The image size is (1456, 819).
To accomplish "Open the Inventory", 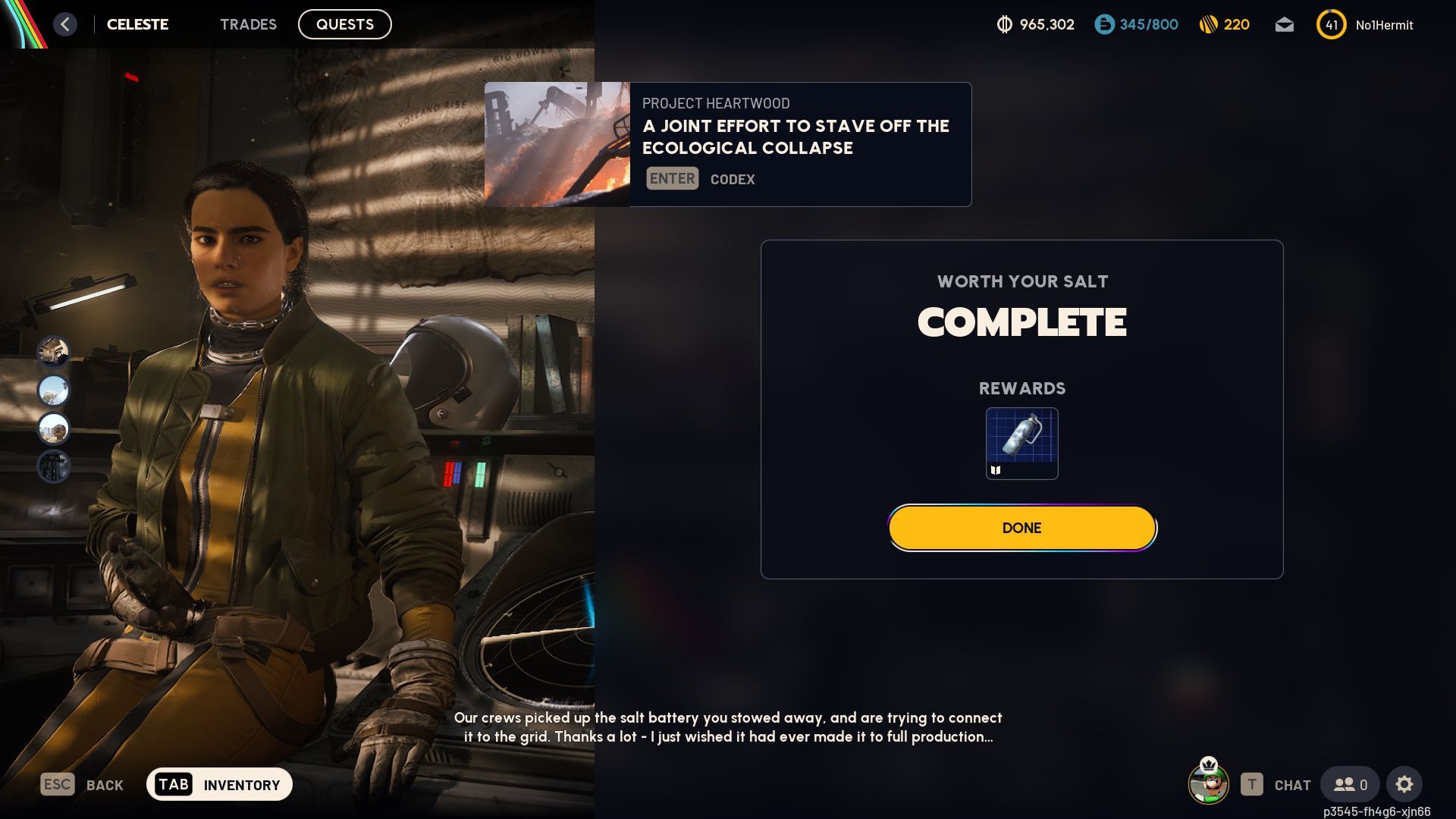I will [219, 784].
